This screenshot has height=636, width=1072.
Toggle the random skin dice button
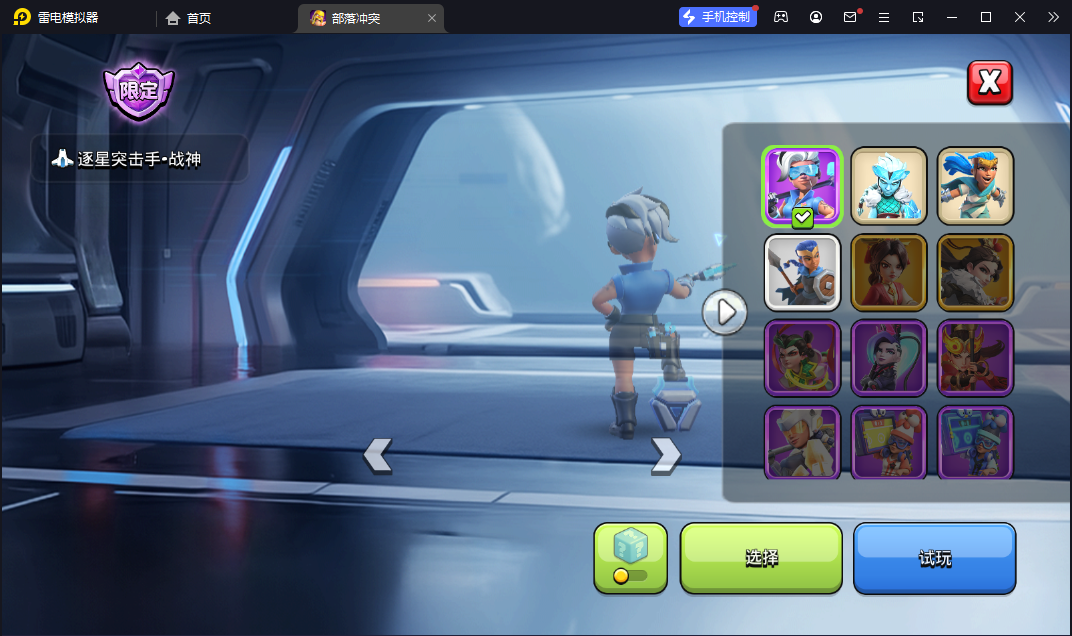(x=630, y=558)
